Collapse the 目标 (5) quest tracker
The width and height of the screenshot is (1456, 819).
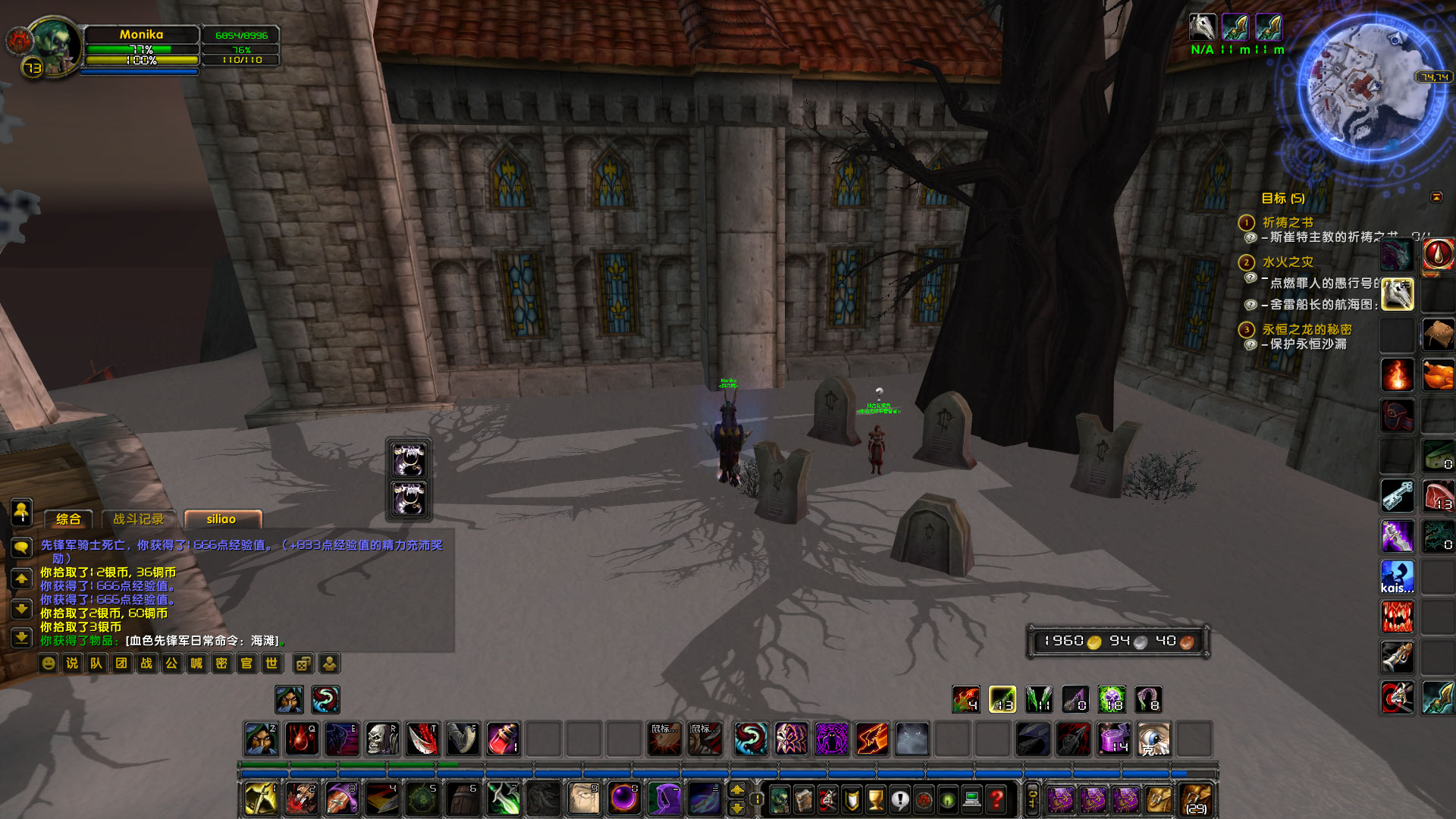click(1437, 198)
